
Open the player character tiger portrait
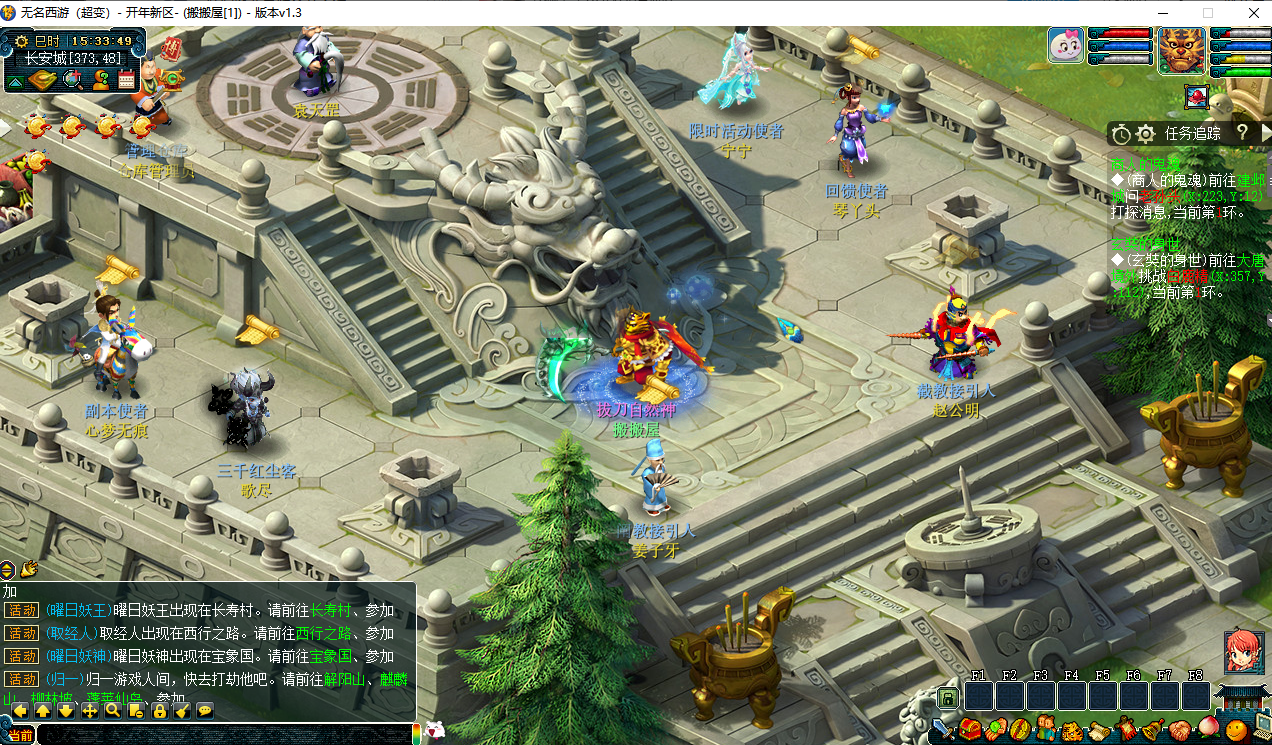coord(1182,48)
